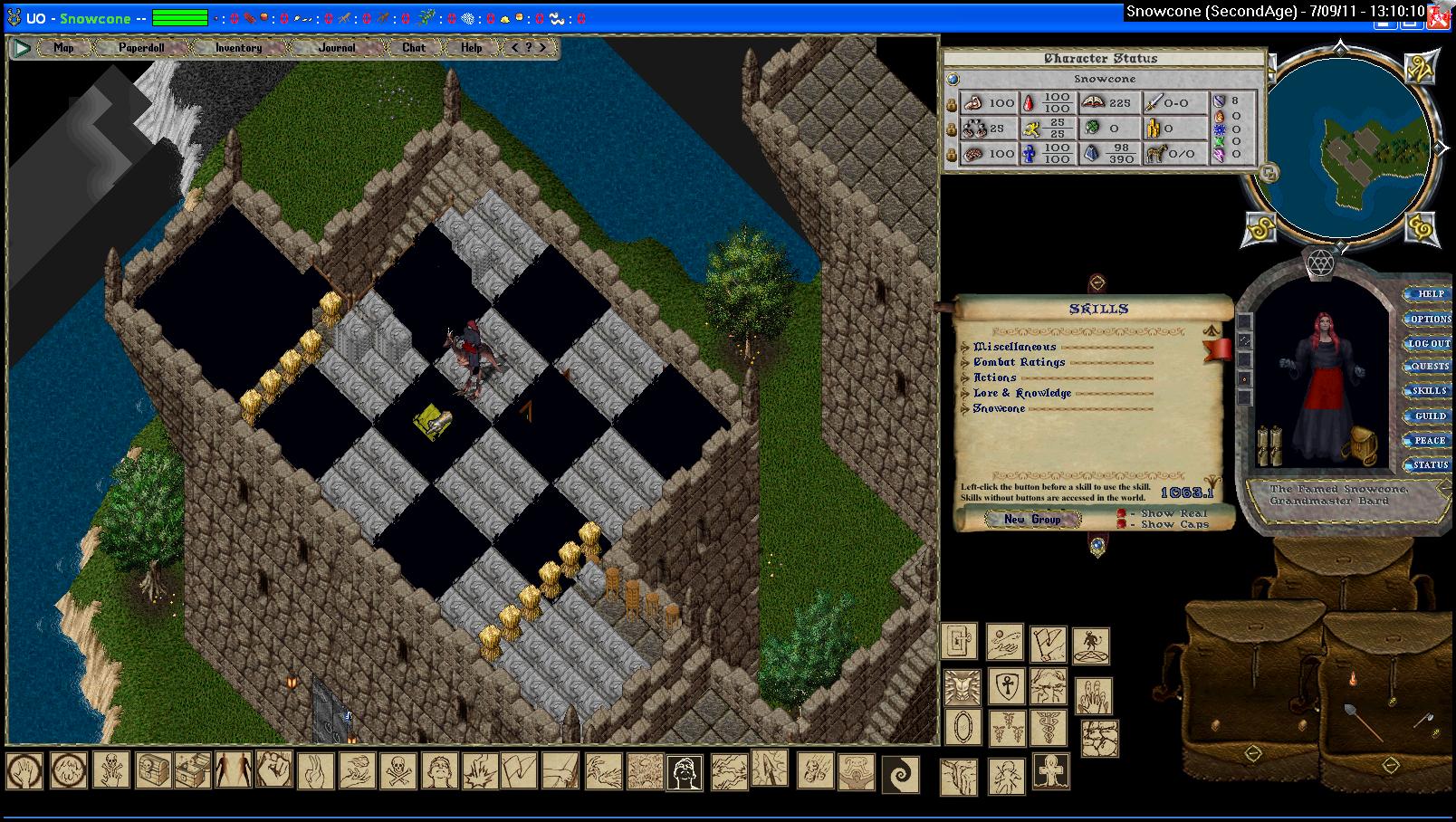This screenshot has width=1456, height=822.
Task: Click the New Group button
Action: click(1032, 519)
